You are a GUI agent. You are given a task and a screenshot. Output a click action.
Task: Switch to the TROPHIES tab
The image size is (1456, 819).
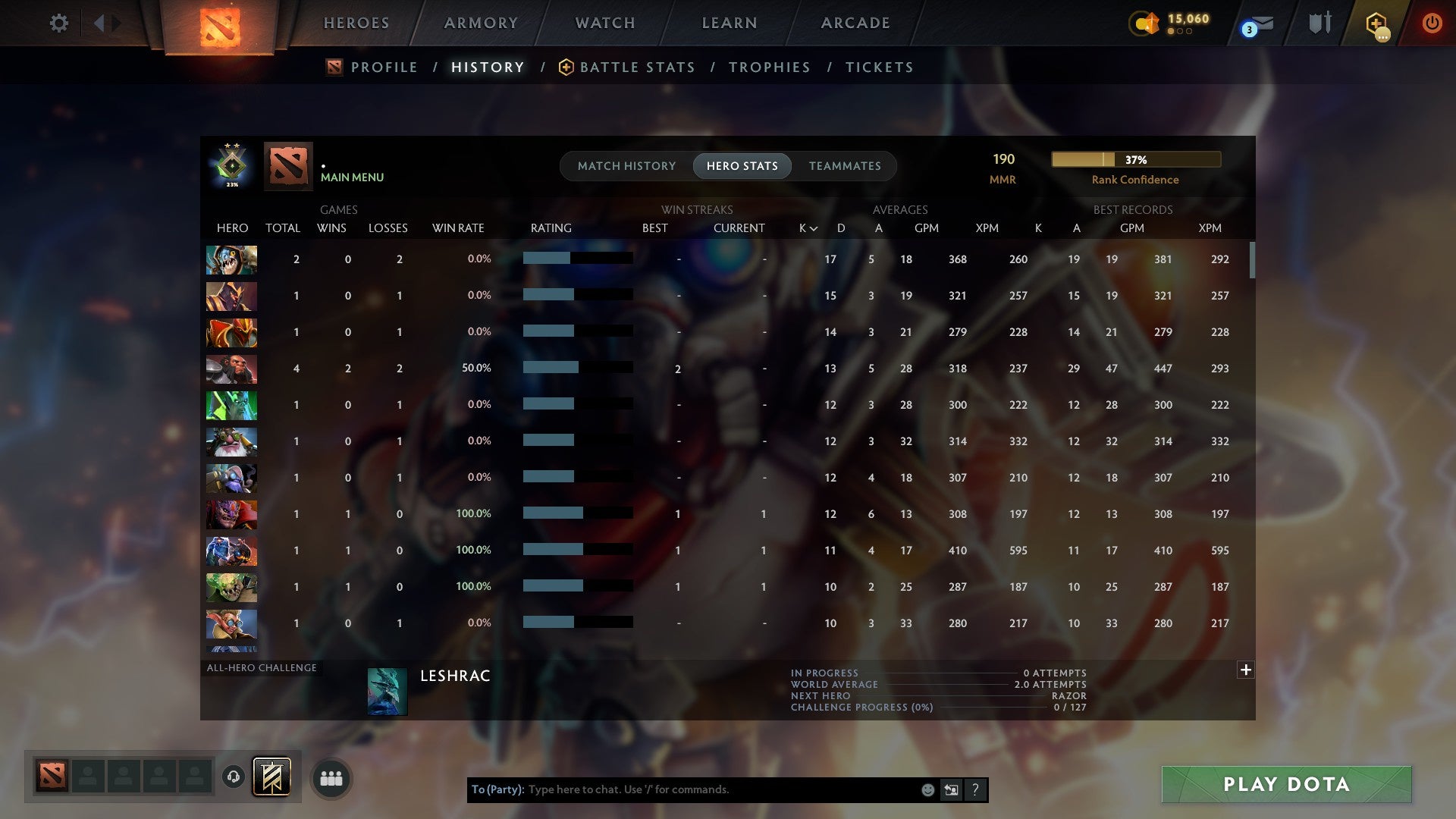click(769, 67)
